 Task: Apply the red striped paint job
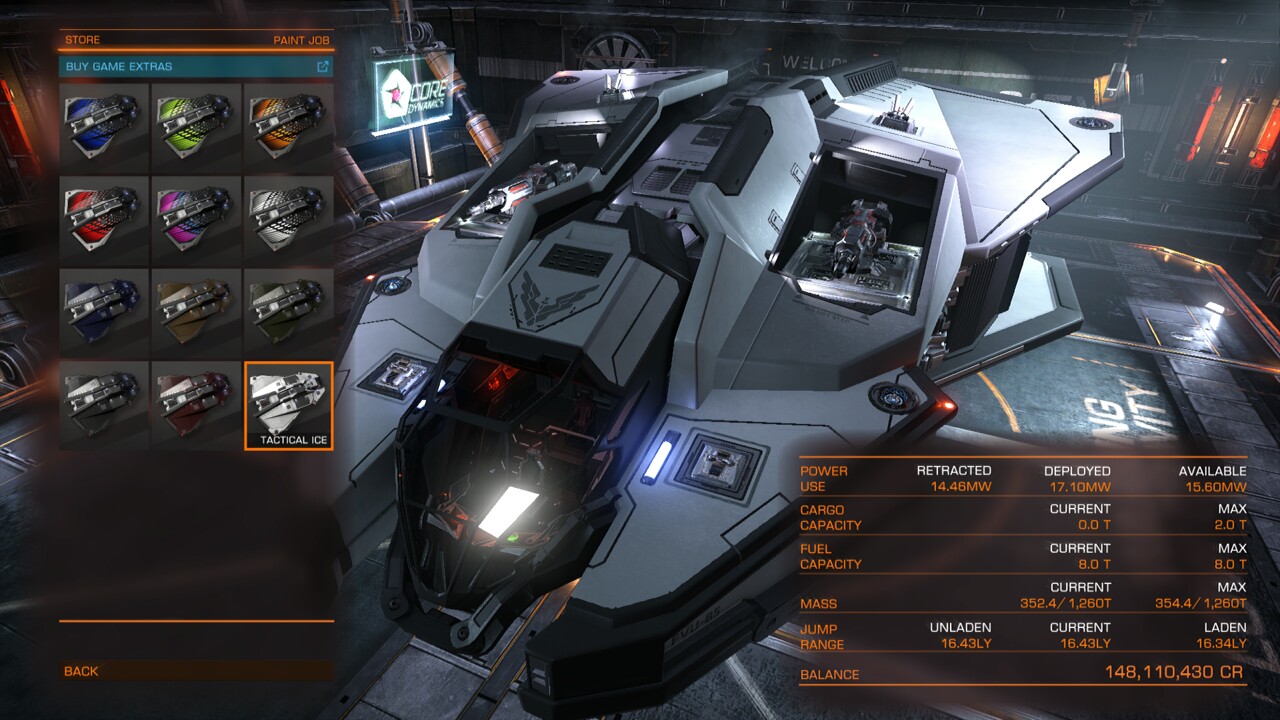click(x=104, y=220)
